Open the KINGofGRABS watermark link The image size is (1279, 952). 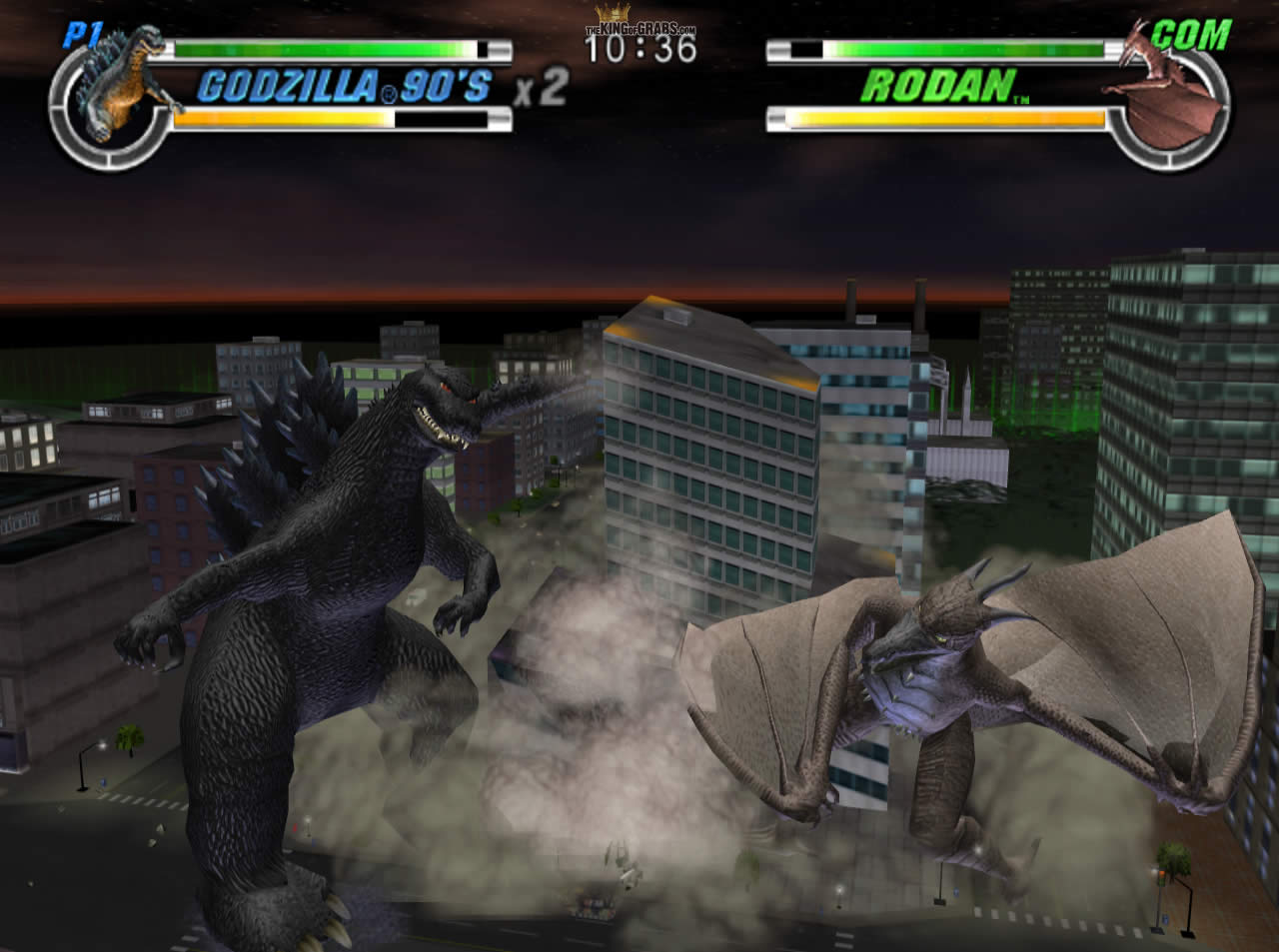click(639, 28)
